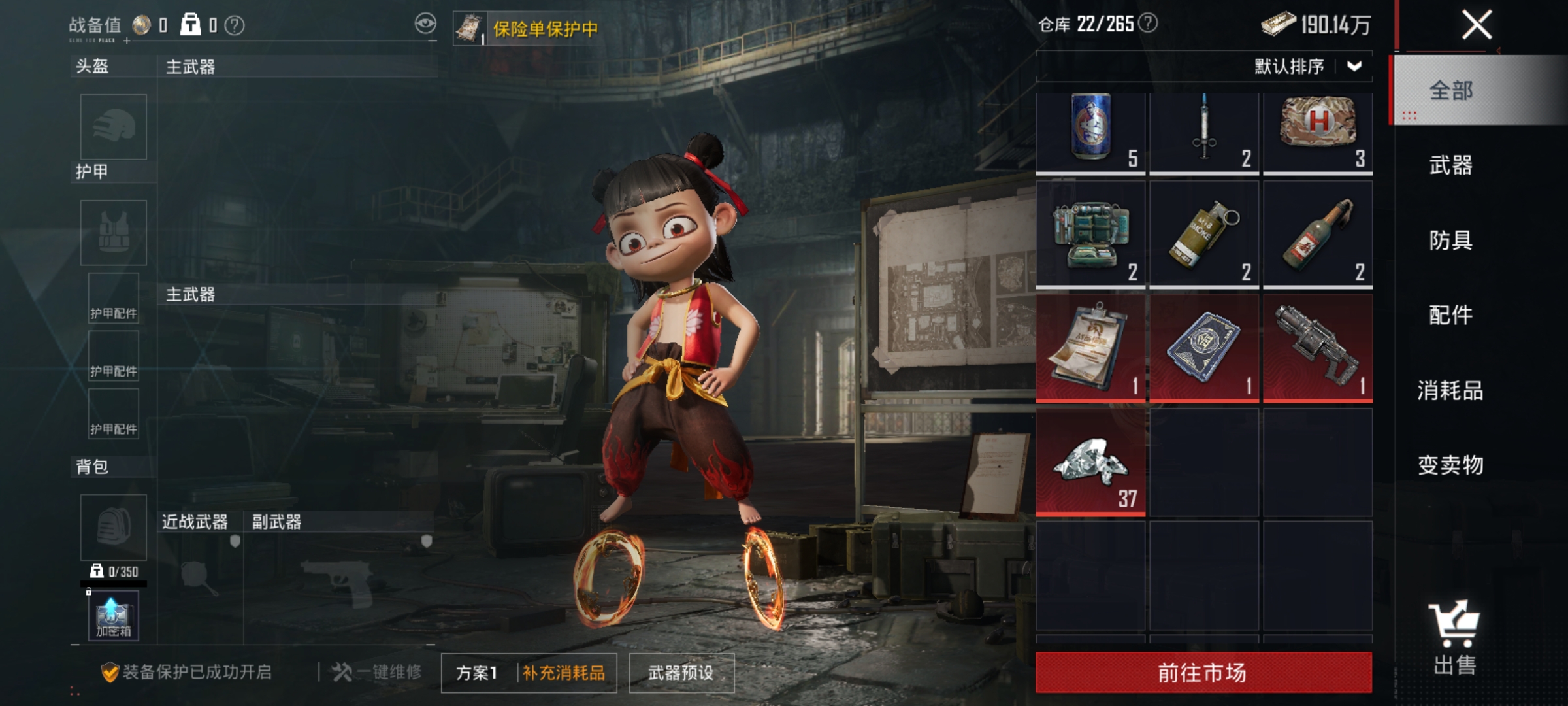Pick the molotov cocktail bottle slot

1317,235
